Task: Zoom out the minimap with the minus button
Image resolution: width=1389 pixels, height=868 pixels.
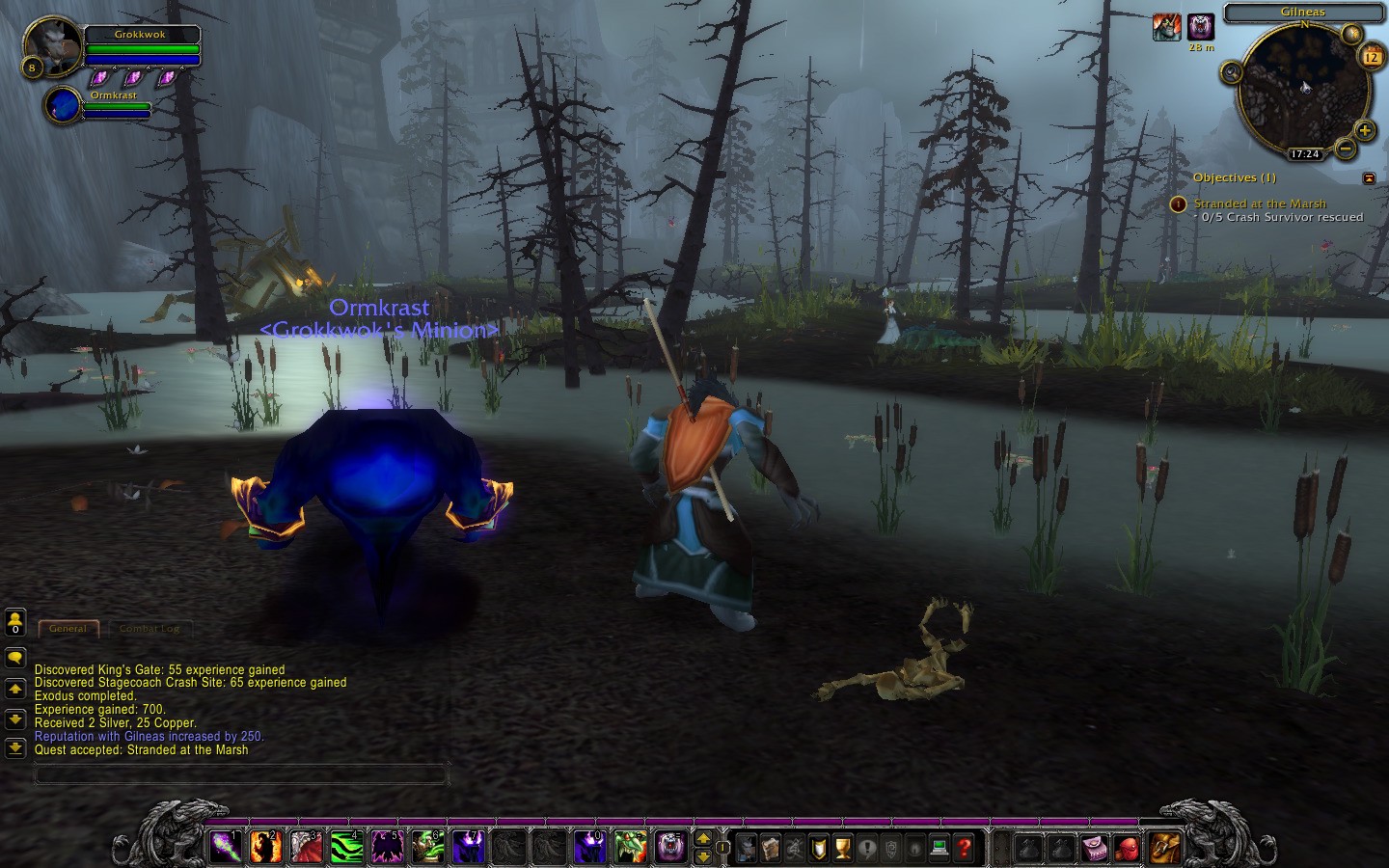Action: [1345, 148]
